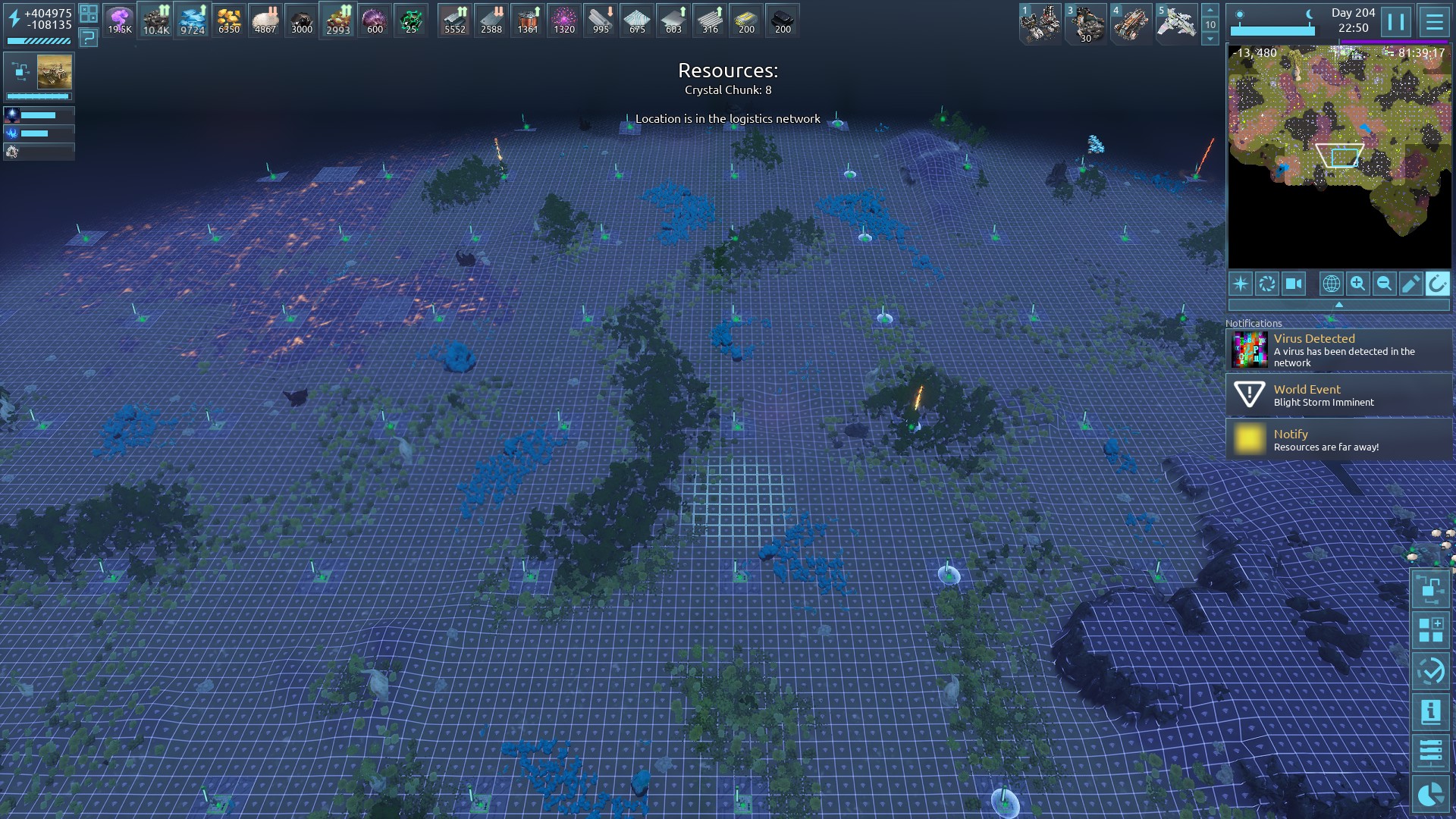Select the pencil tool under the minimap
1456x819 pixels.
[x=1410, y=284]
